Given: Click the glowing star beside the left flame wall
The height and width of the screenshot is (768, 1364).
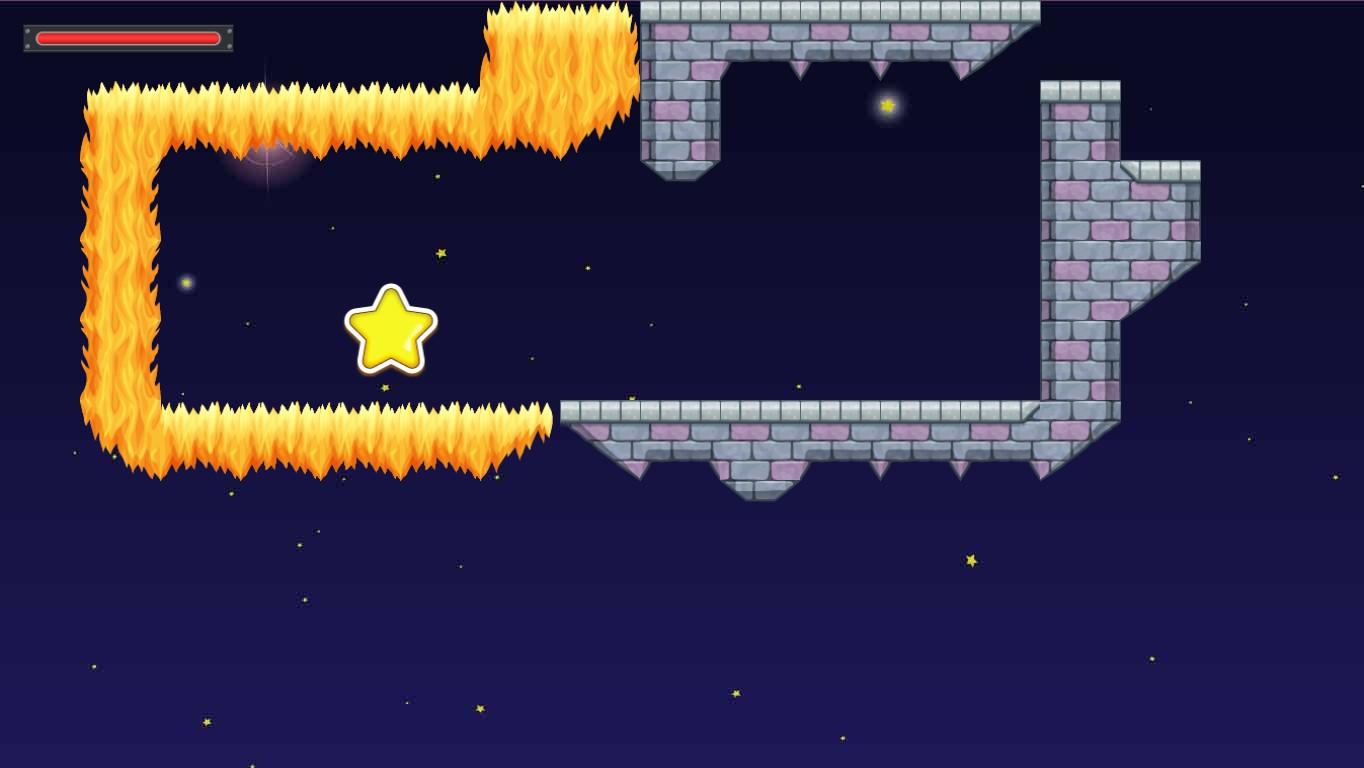Looking at the screenshot, I should click(186, 283).
